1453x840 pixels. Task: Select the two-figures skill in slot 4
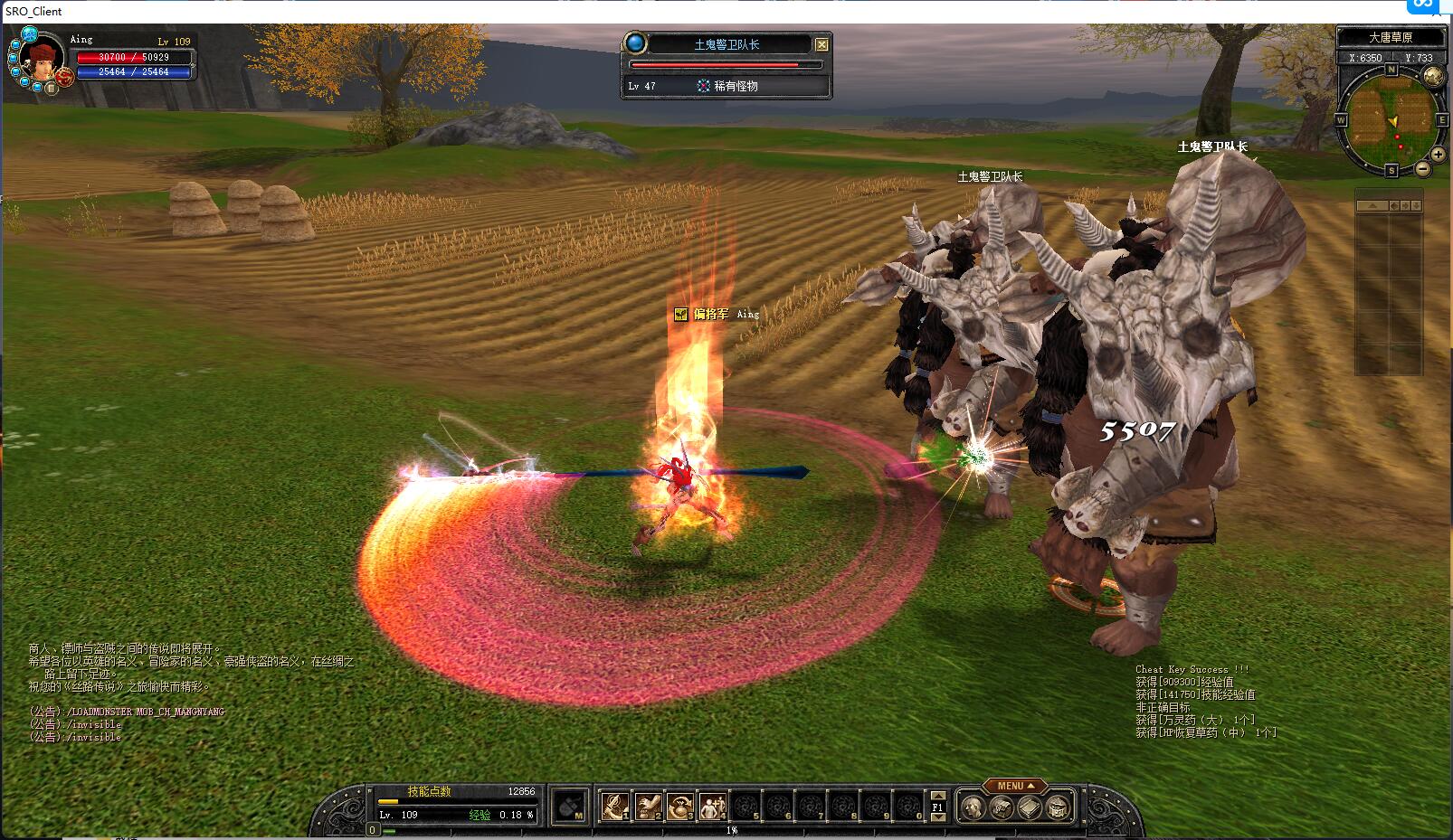pos(713,805)
